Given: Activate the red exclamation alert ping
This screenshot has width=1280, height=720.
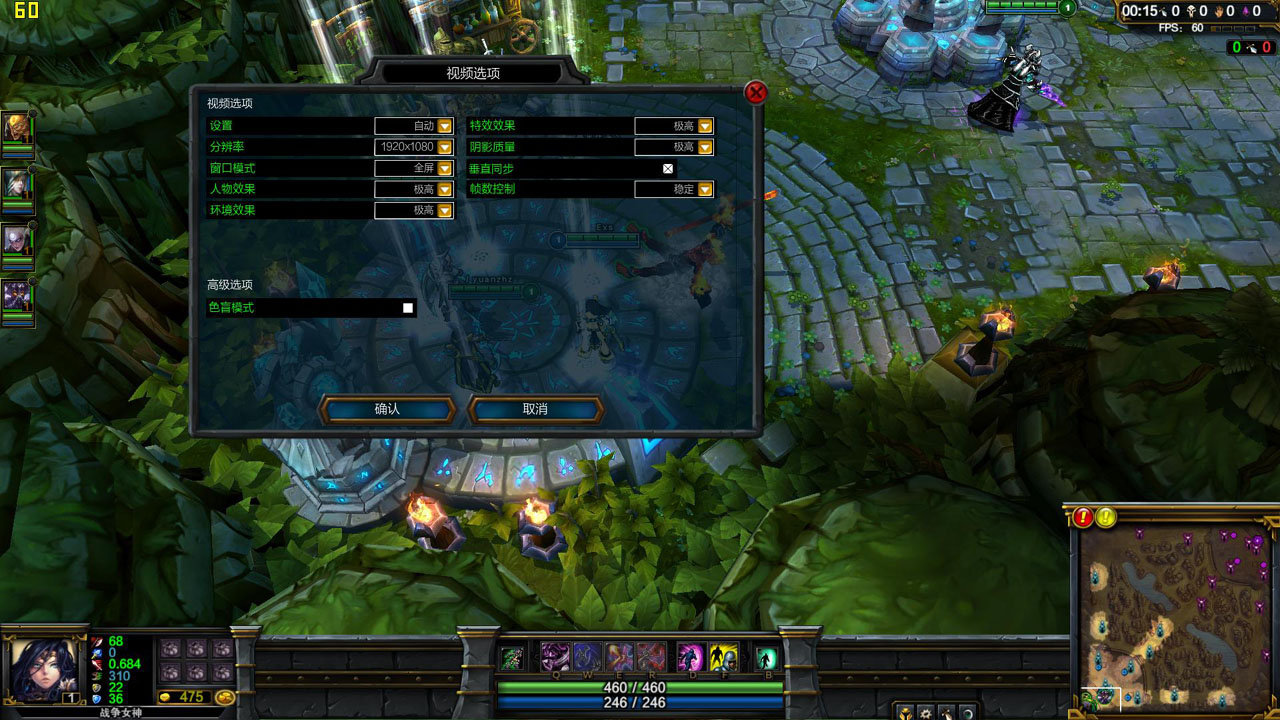Looking at the screenshot, I should 1084,517.
